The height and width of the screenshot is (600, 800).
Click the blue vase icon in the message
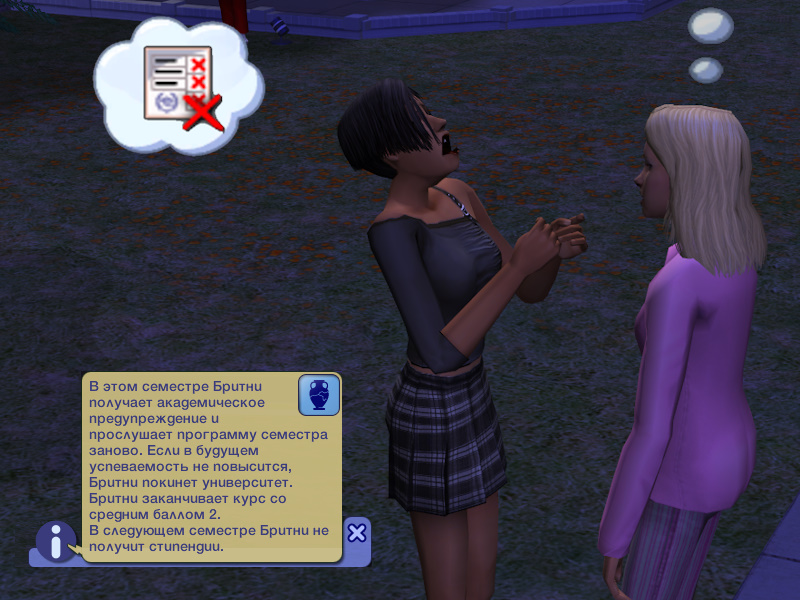[x=319, y=395]
